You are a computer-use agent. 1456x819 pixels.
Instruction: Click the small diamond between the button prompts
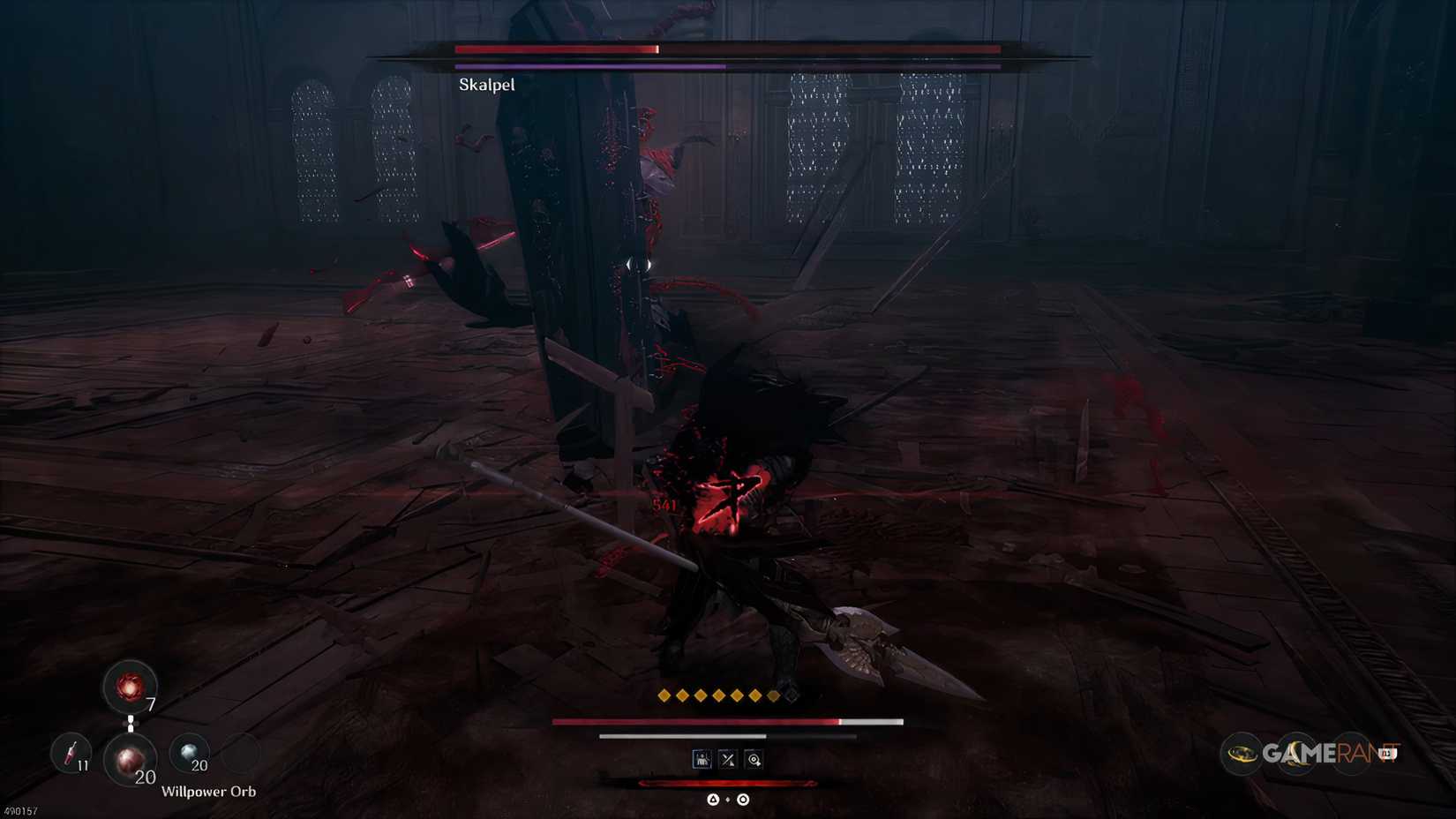(x=728, y=799)
